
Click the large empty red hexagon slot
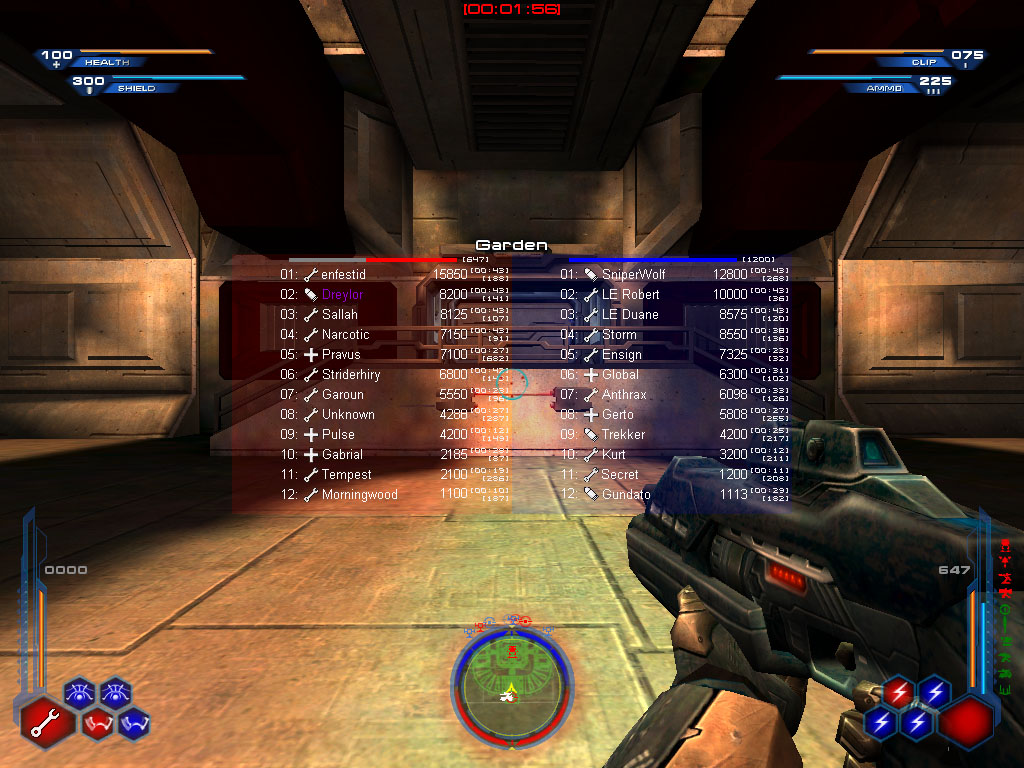click(965, 720)
